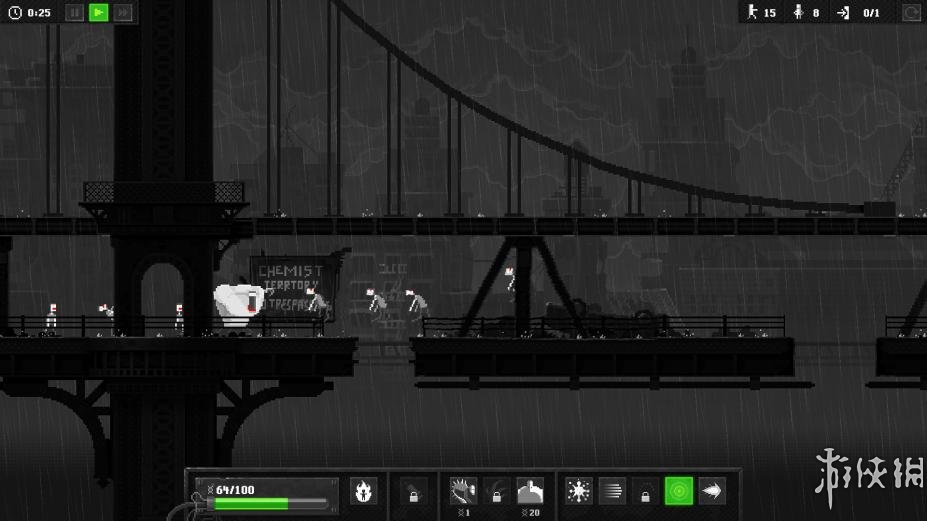Select the clawed arm mutation with x1
Image resolution: width=927 pixels, height=521 pixels.
click(x=463, y=491)
